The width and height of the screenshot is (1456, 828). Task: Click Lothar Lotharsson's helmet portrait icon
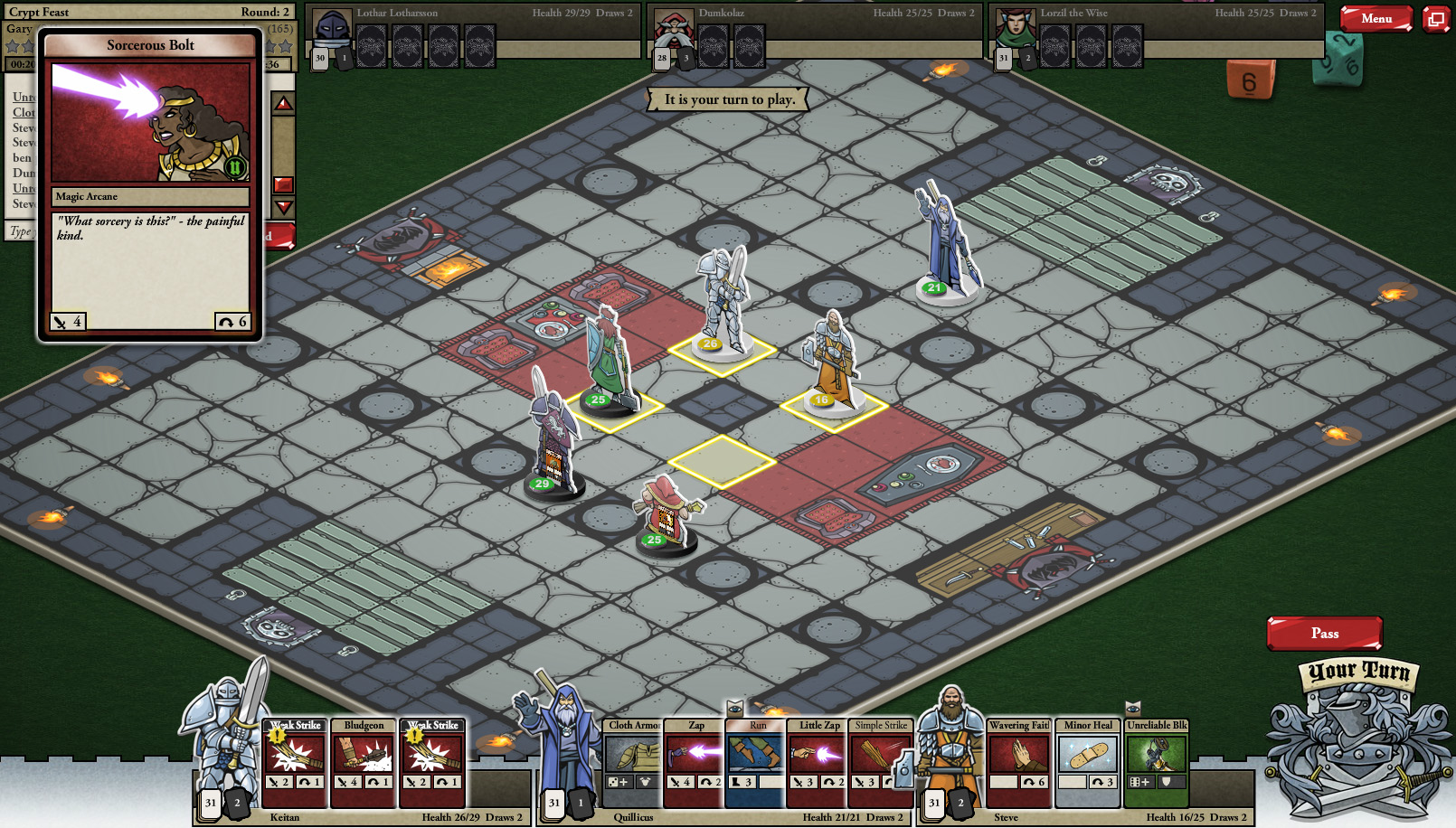[332, 25]
